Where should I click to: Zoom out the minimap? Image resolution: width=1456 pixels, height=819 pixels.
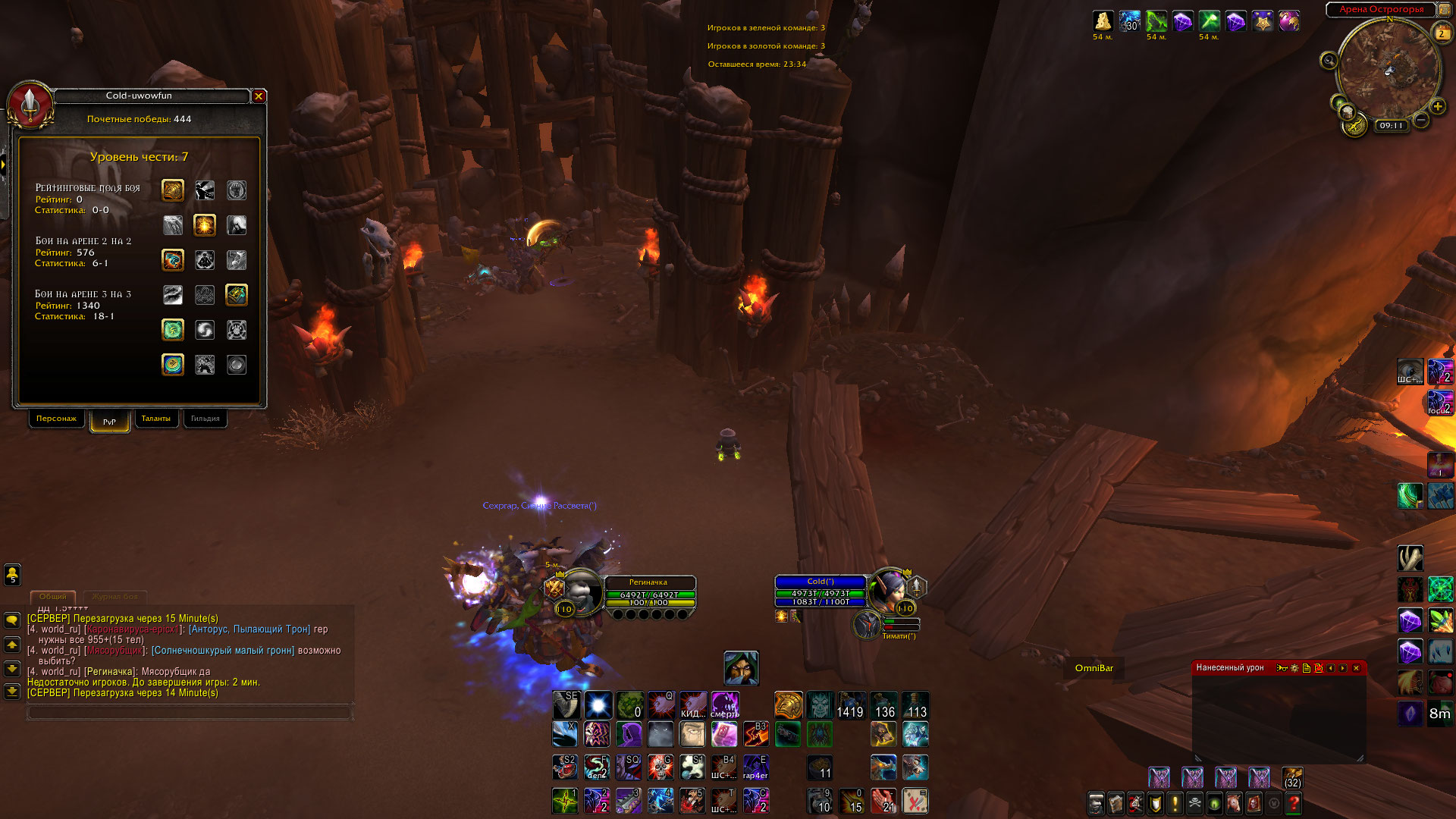pos(1421,120)
